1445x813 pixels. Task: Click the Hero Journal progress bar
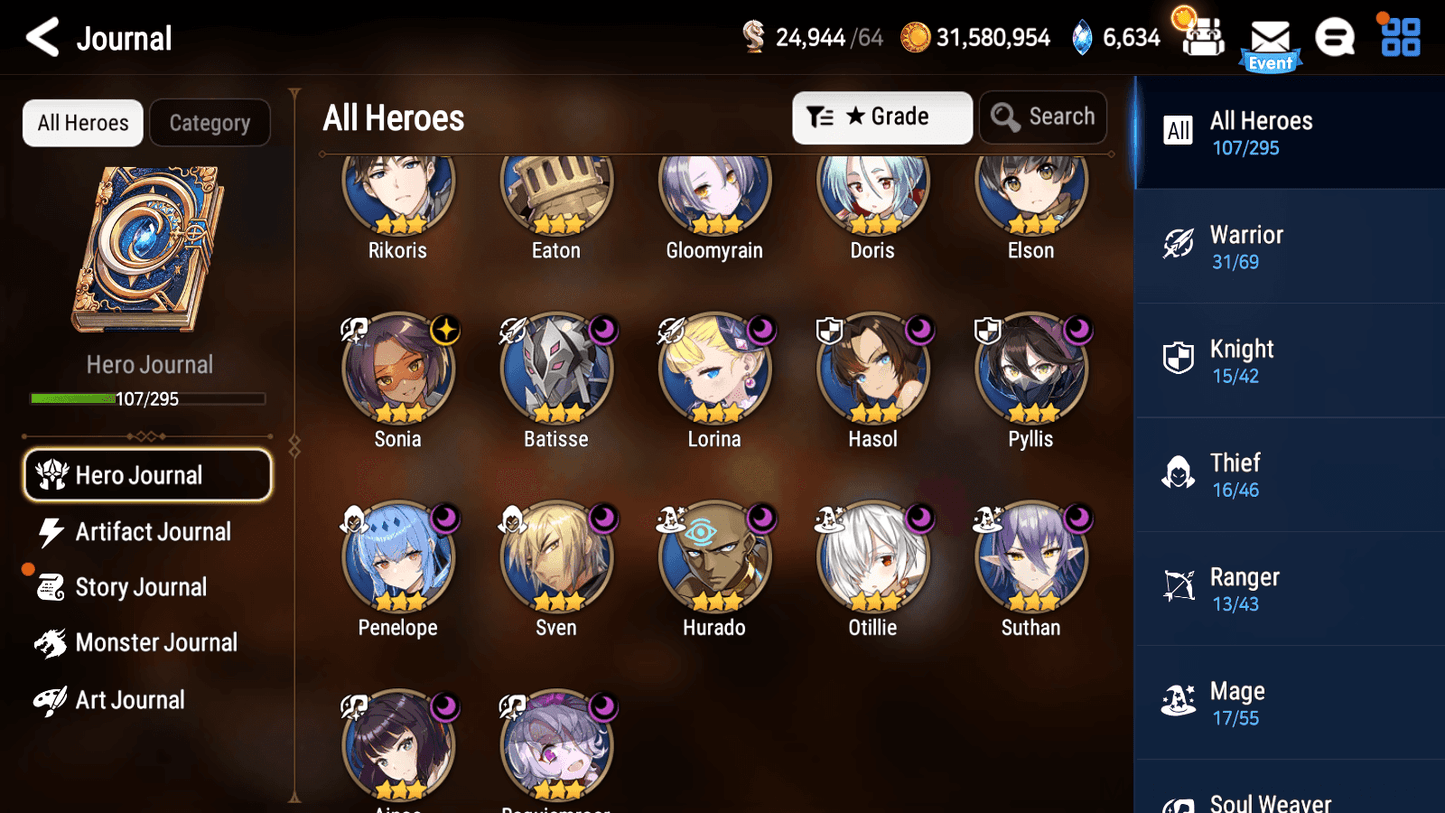coord(149,398)
